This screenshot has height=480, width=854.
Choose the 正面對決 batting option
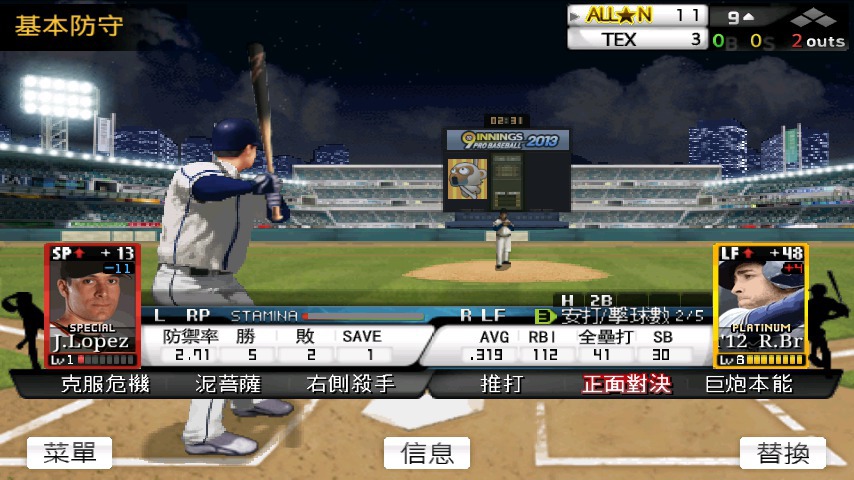click(x=626, y=384)
